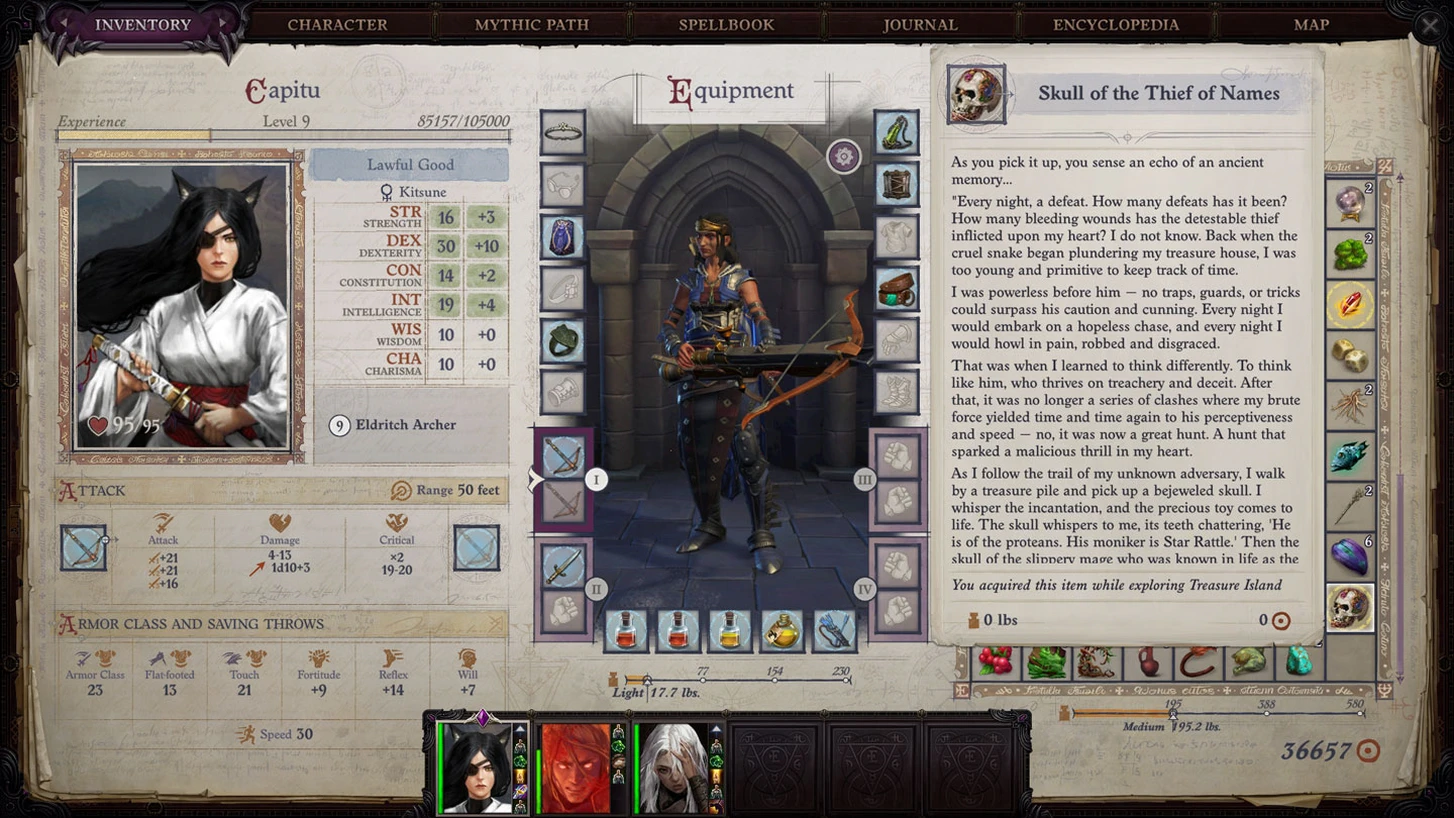
Task: Click the Skull of the Thief of Names in the inventory list
Action: pos(1350,608)
